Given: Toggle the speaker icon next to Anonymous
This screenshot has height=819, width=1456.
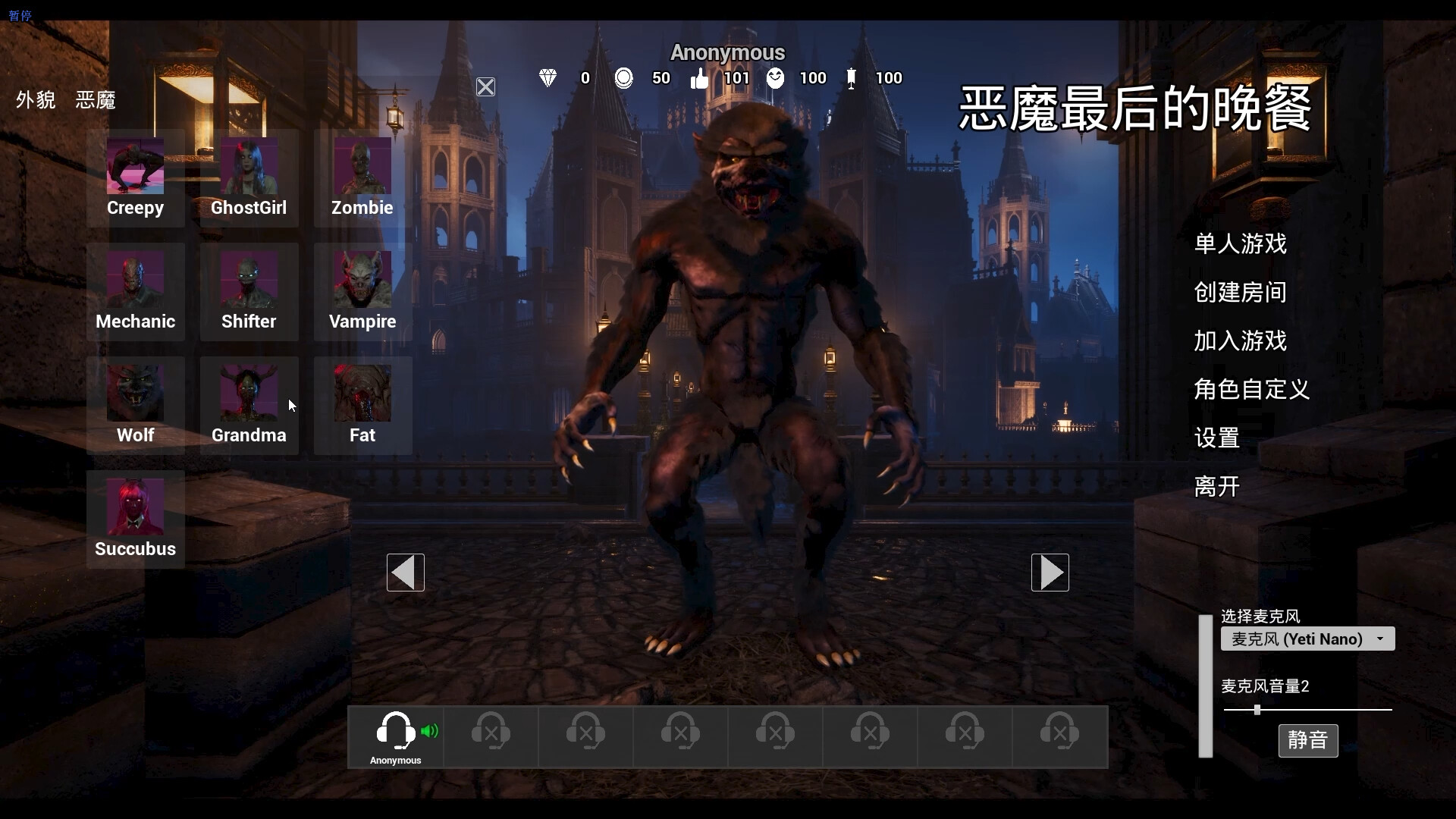Looking at the screenshot, I should tap(430, 730).
